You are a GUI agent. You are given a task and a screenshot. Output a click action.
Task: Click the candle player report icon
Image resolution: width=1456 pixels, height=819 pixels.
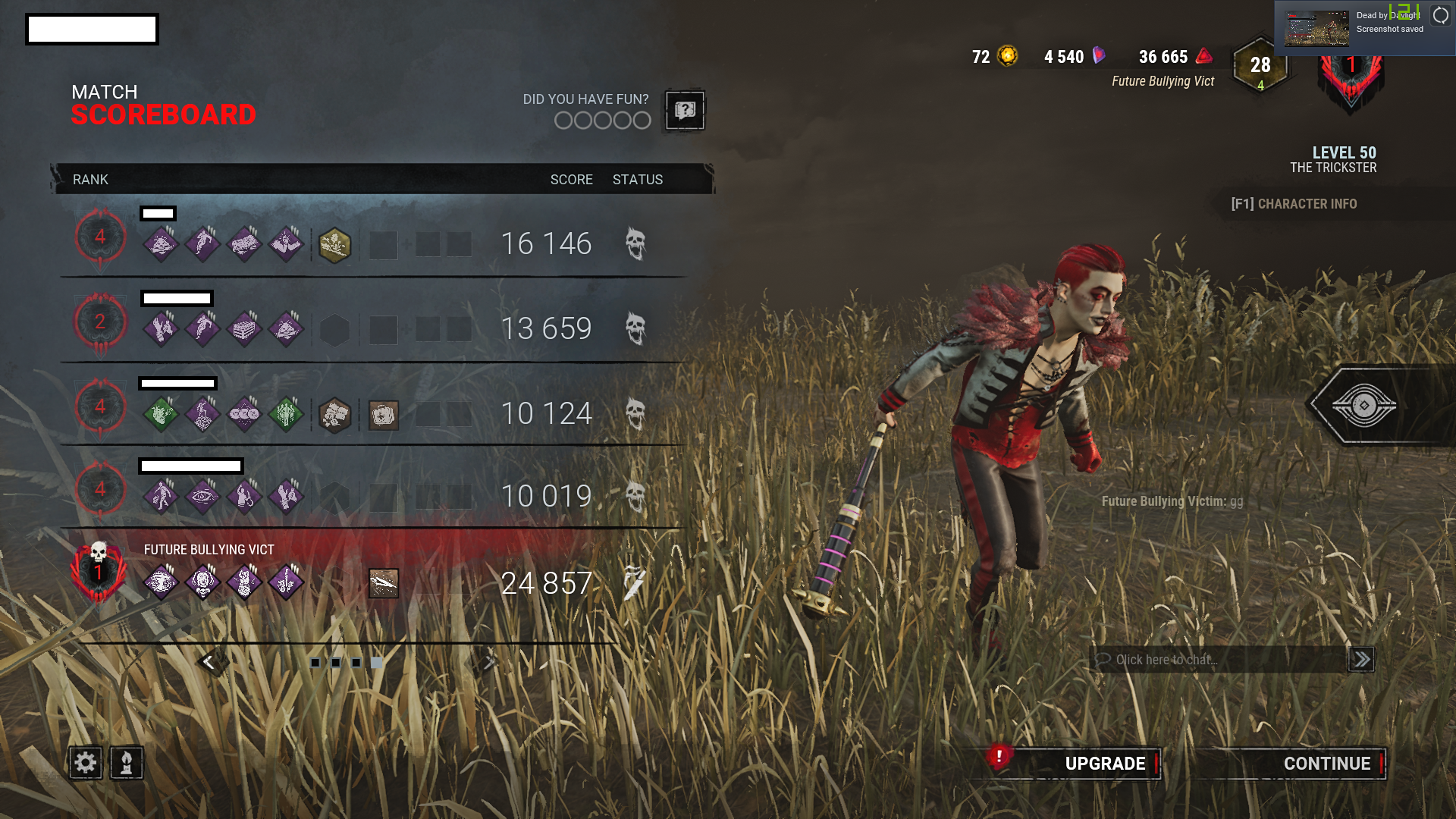click(126, 763)
